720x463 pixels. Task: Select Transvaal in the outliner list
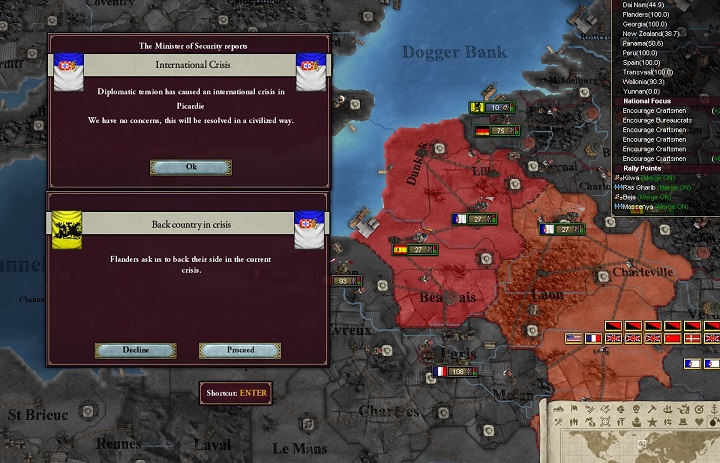(x=647, y=72)
